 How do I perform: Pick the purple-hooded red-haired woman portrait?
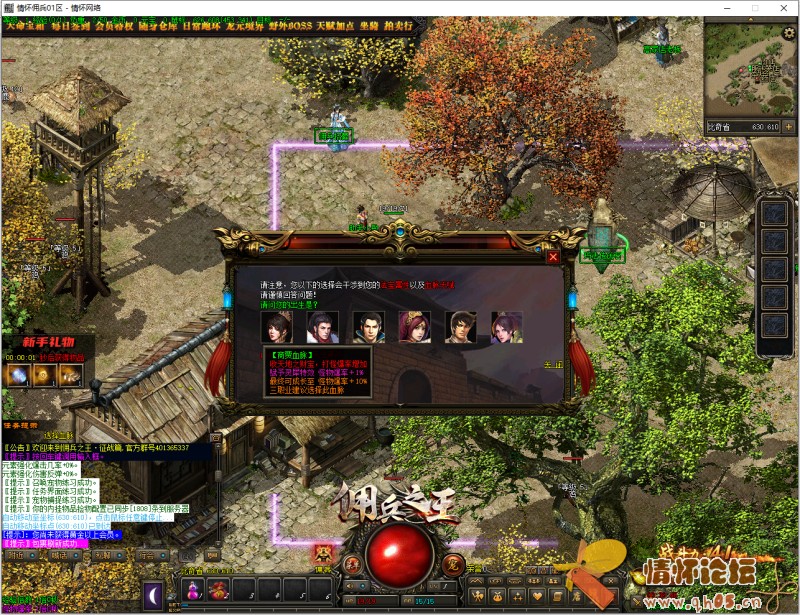pyautogui.click(x=414, y=327)
